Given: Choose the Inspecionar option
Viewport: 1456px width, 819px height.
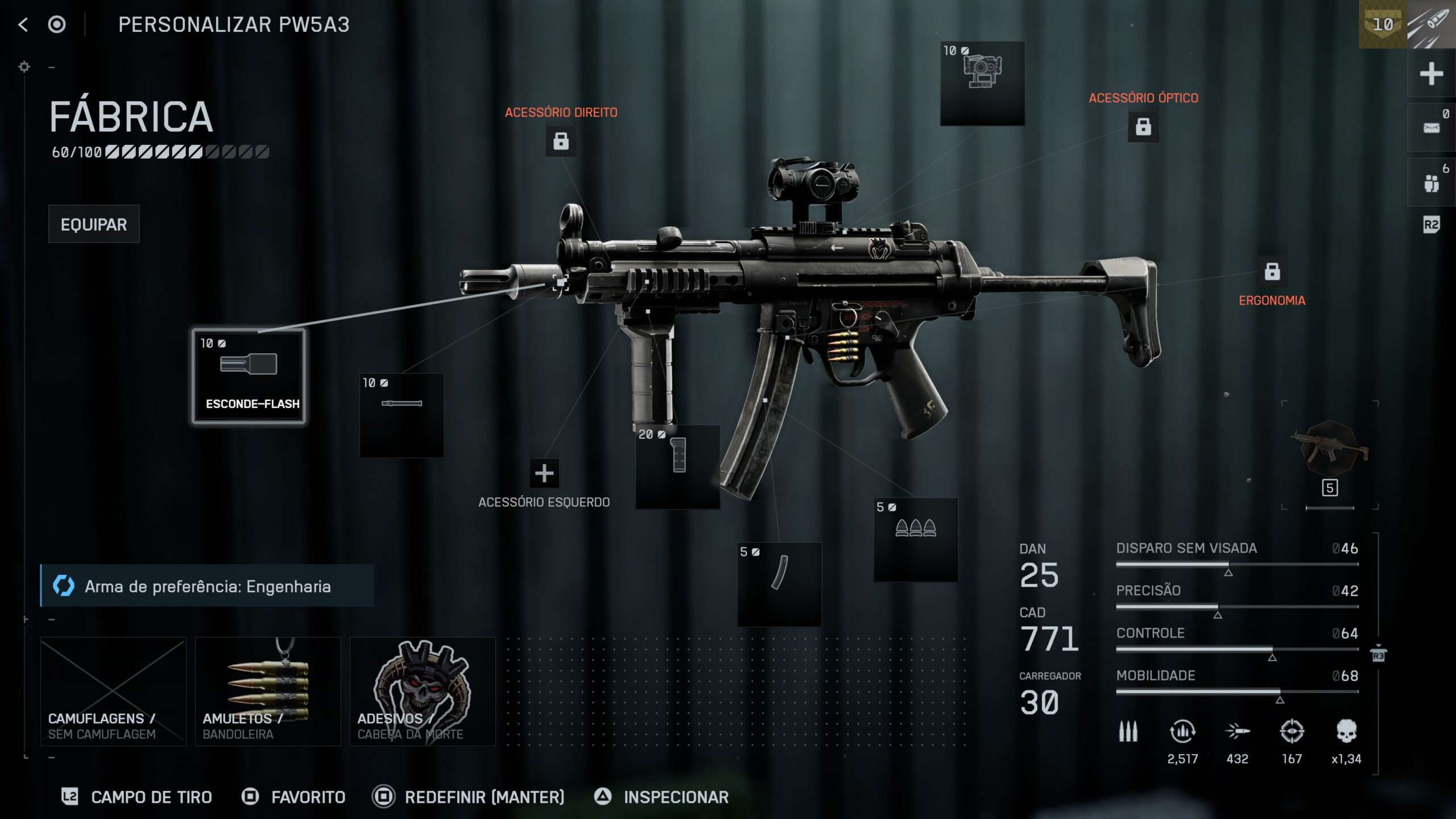Looking at the screenshot, I should (x=662, y=797).
